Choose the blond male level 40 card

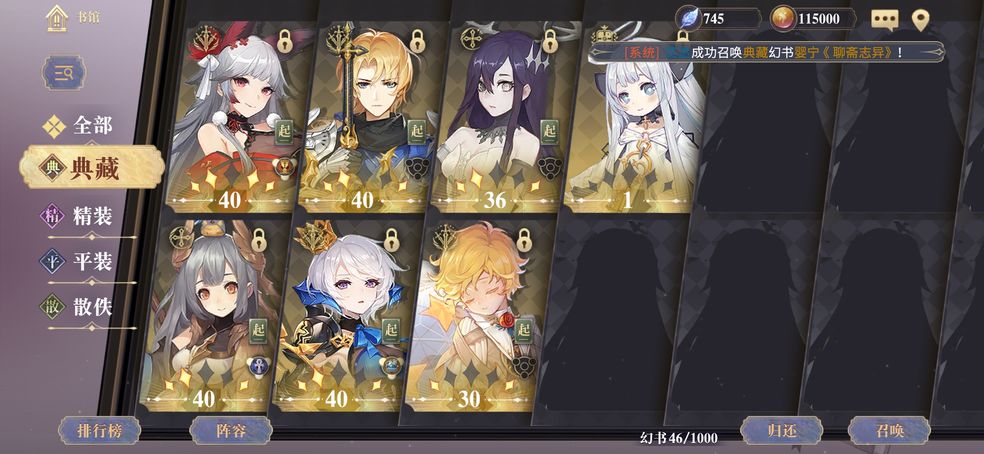pos(367,115)
